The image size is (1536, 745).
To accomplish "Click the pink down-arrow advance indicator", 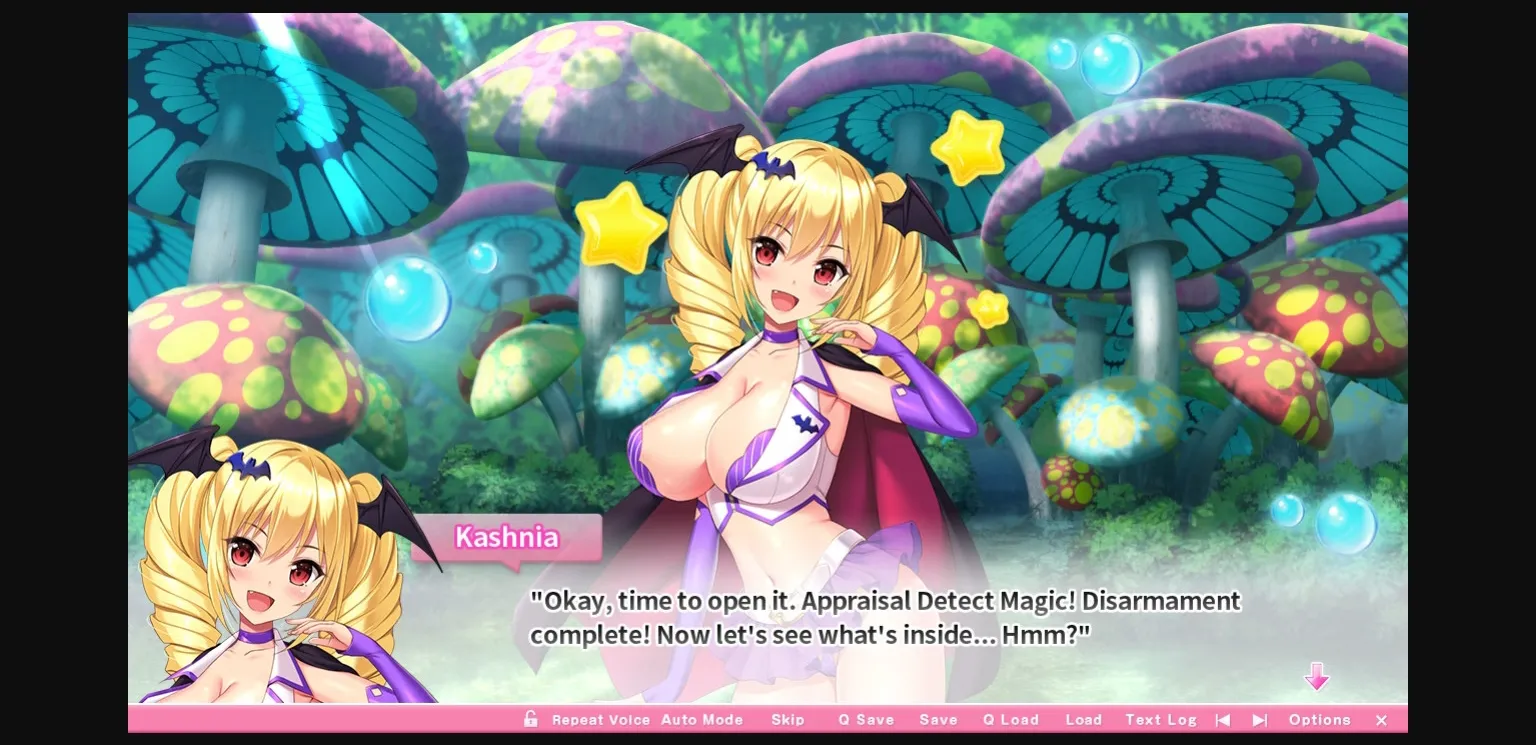I will (x=1318, y=677).
